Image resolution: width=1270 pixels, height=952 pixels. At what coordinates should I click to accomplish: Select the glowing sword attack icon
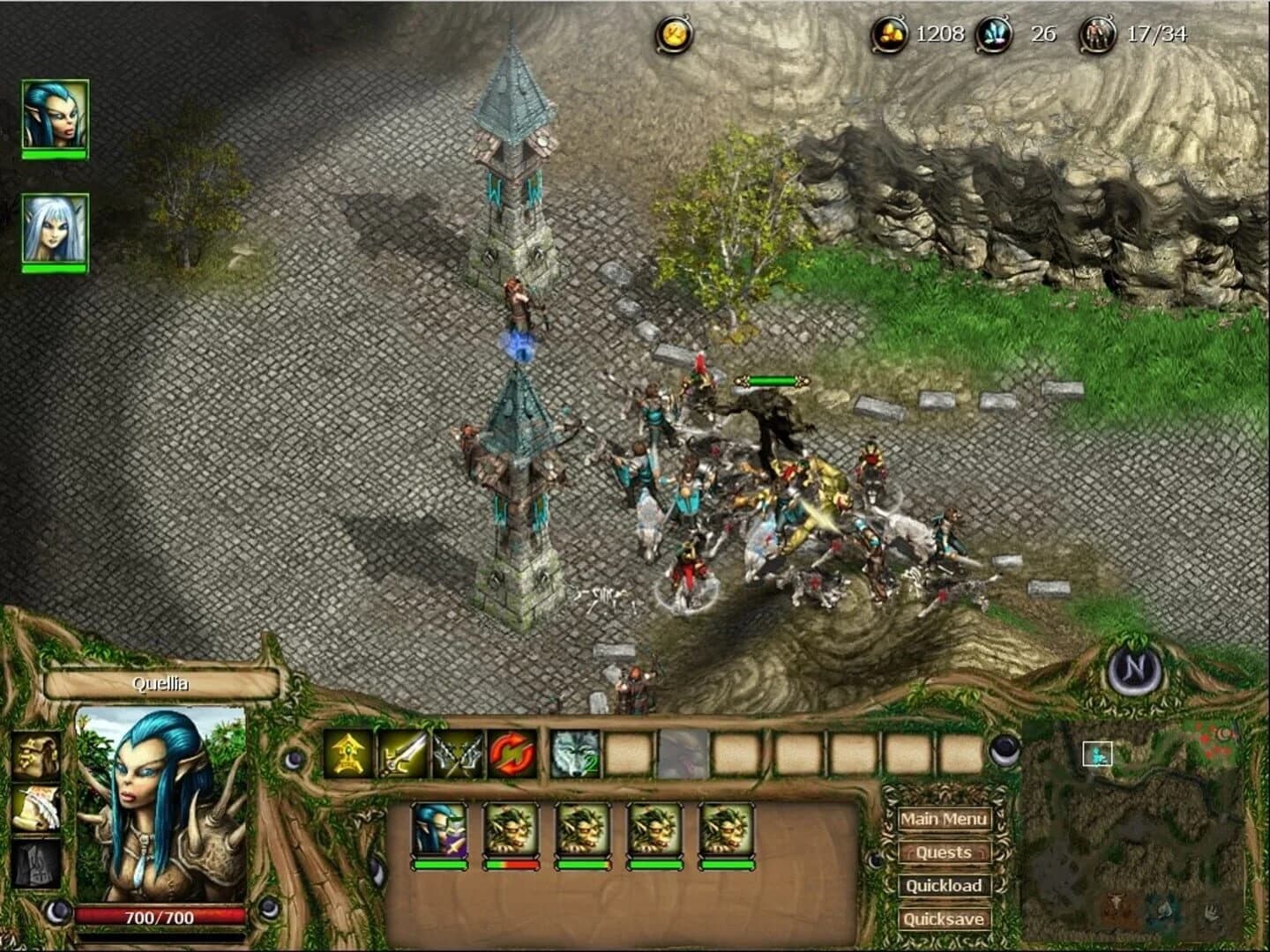(x=402, y=755)
